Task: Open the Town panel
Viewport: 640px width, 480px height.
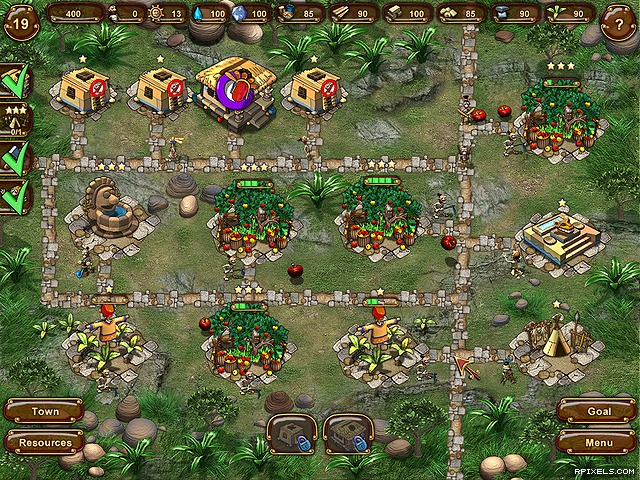Action: (x=44, y=411)
